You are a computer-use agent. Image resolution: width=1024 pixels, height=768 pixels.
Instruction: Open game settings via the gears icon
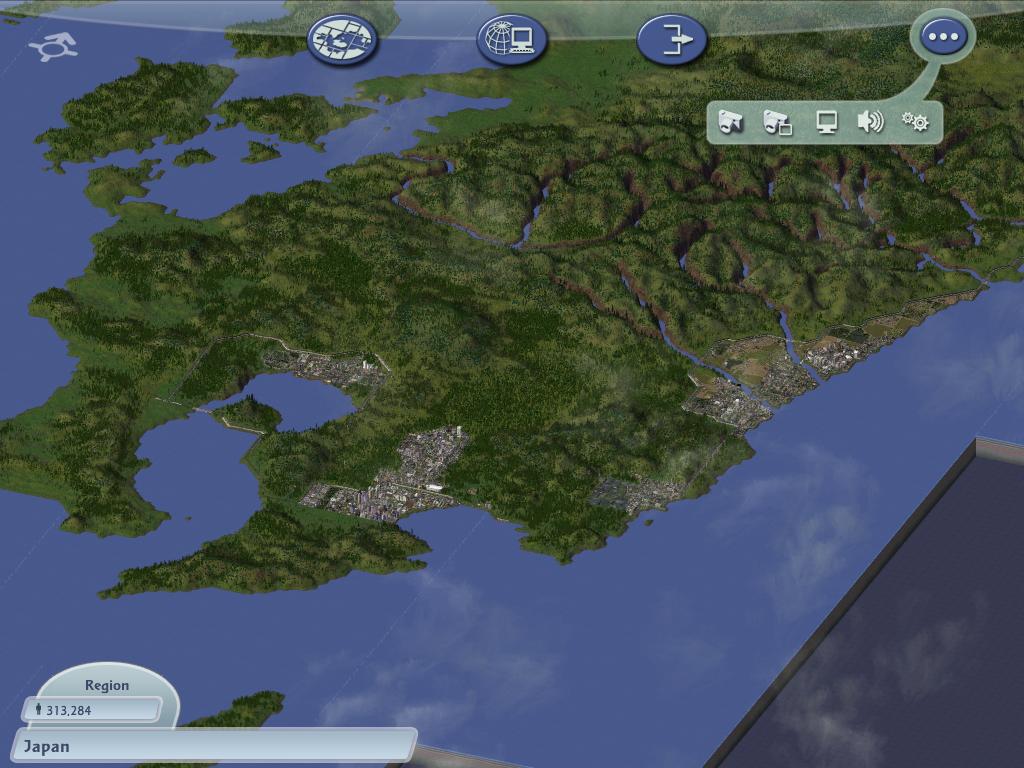pos(915,122)
